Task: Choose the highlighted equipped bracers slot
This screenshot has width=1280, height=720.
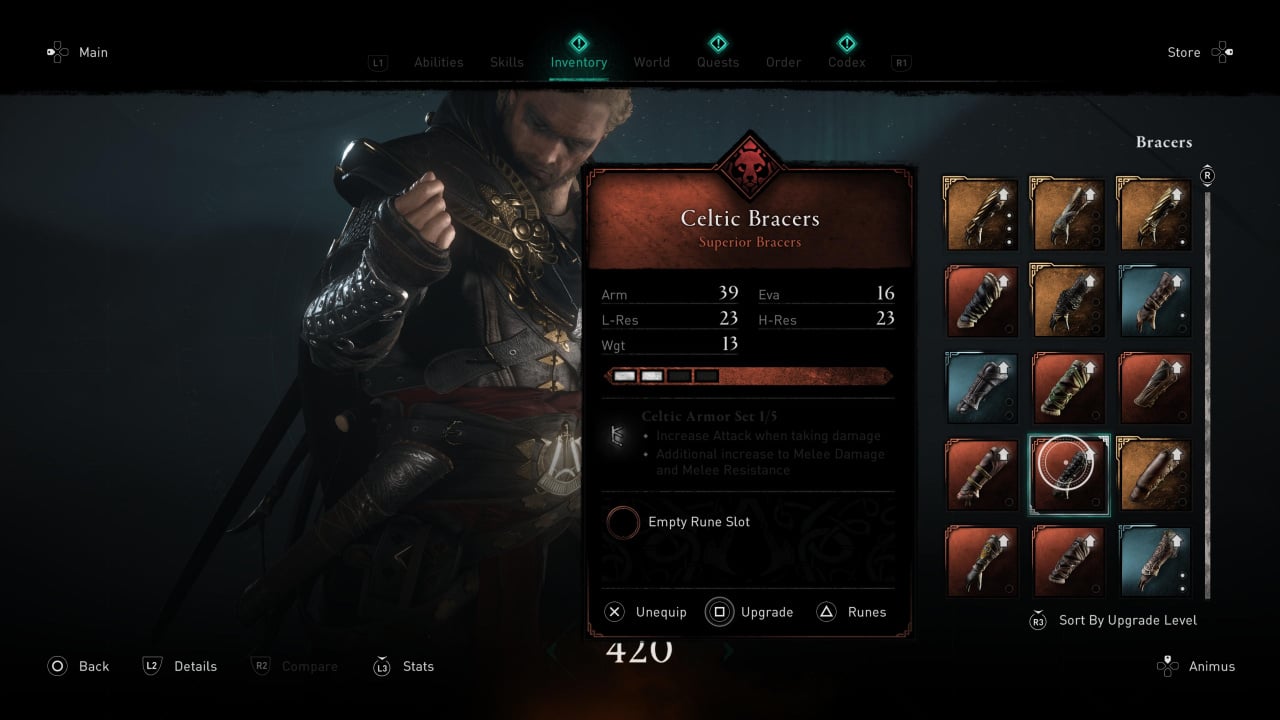Action: (1069, 475)
